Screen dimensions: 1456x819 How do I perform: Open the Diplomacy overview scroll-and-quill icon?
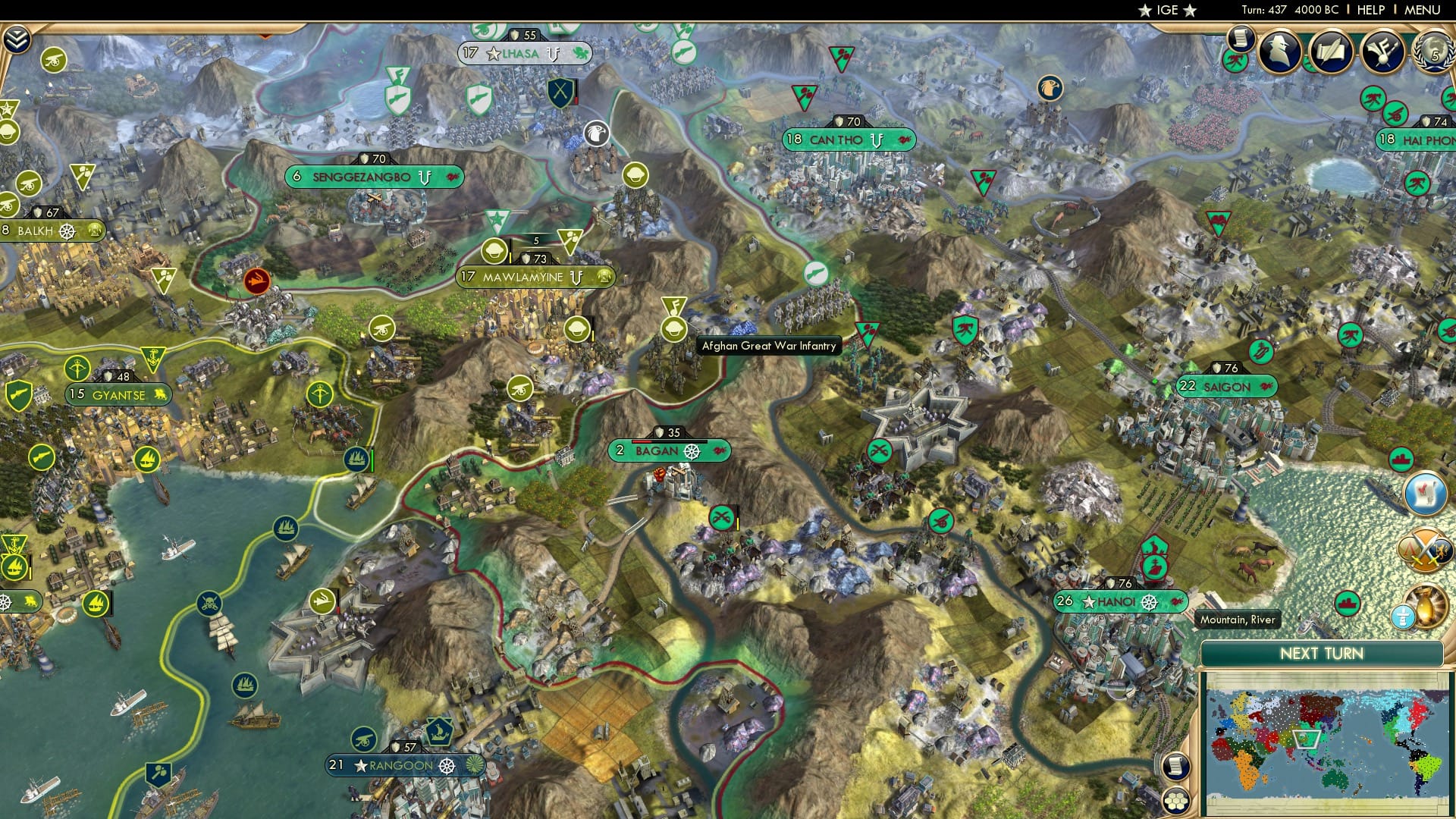pyautogui.click(x=1332, y=49)
